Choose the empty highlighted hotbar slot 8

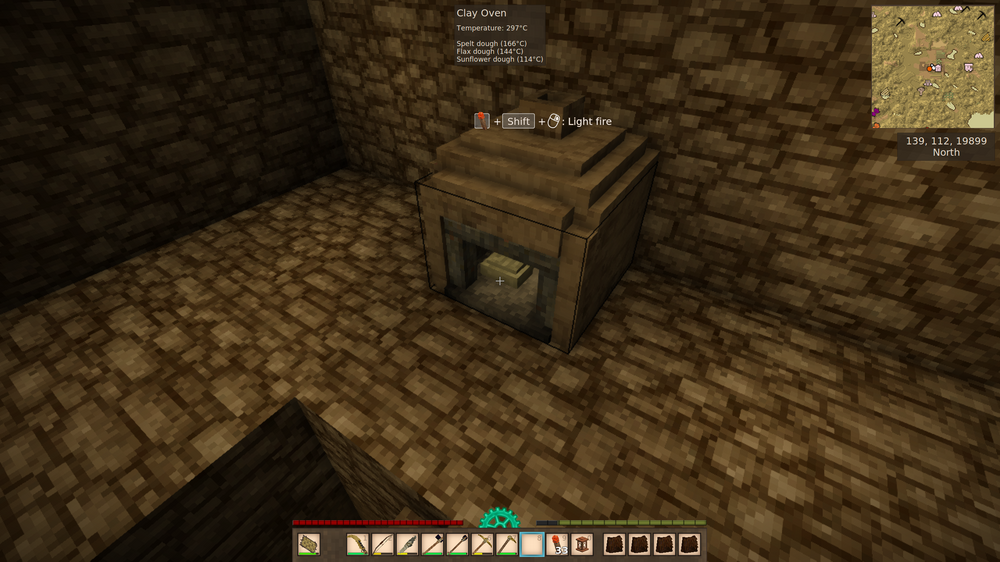pyautogui.click(x=532, y=544)
